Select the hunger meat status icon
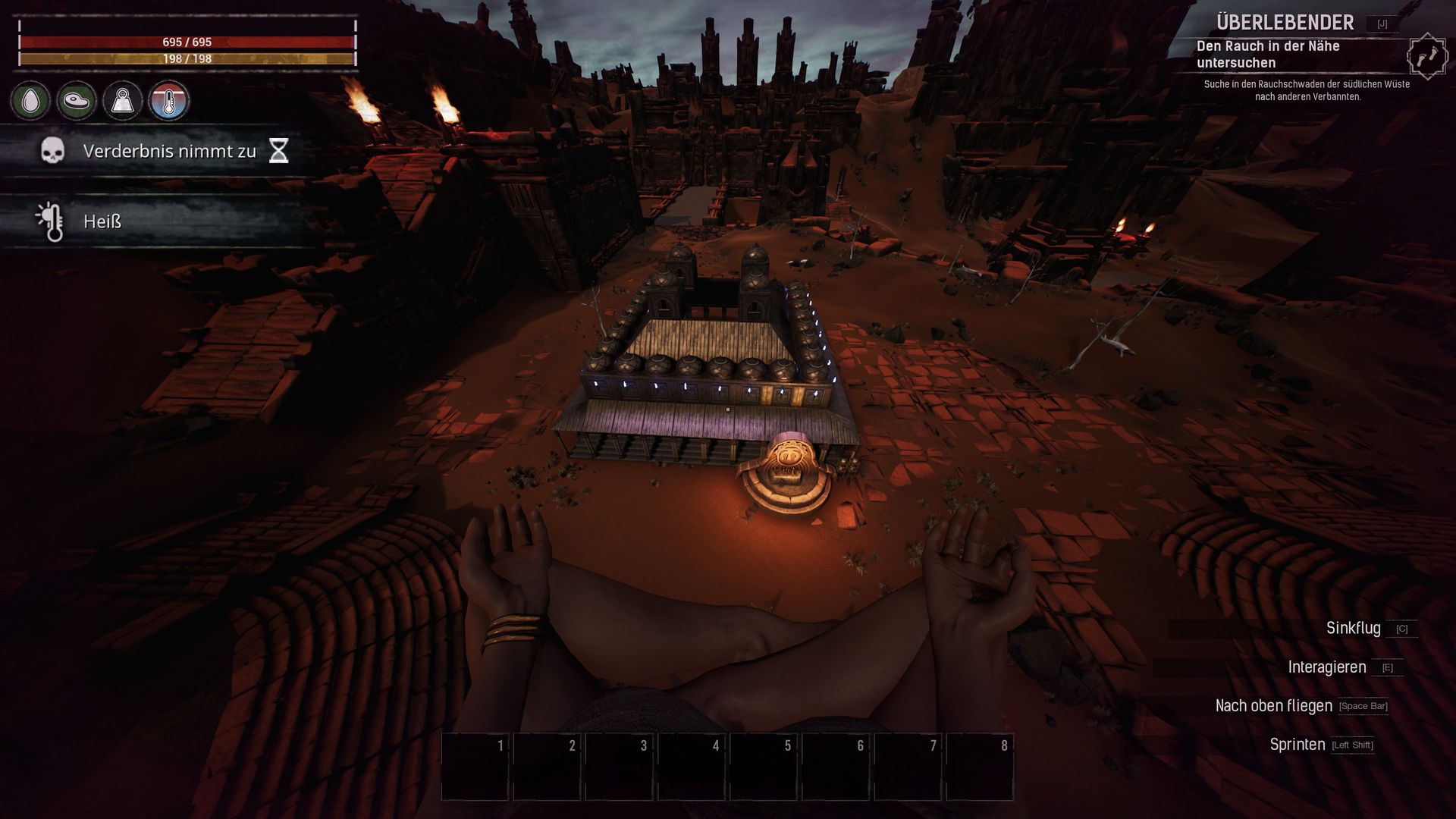Viewport: 1456px width, 819px height. coord(77,101)
